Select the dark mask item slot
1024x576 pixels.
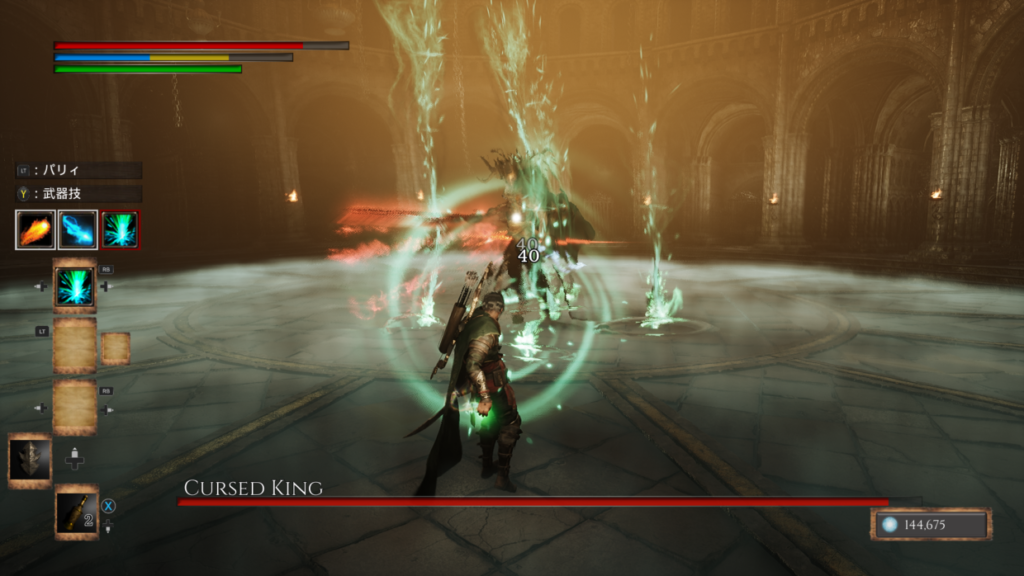click(29, 460)
